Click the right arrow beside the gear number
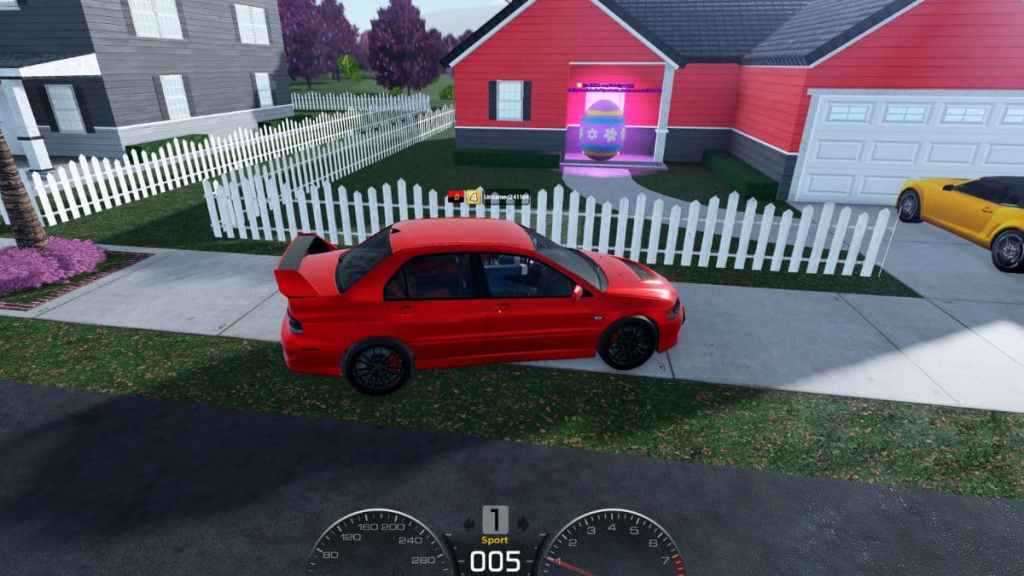 (x=522, y=522)
